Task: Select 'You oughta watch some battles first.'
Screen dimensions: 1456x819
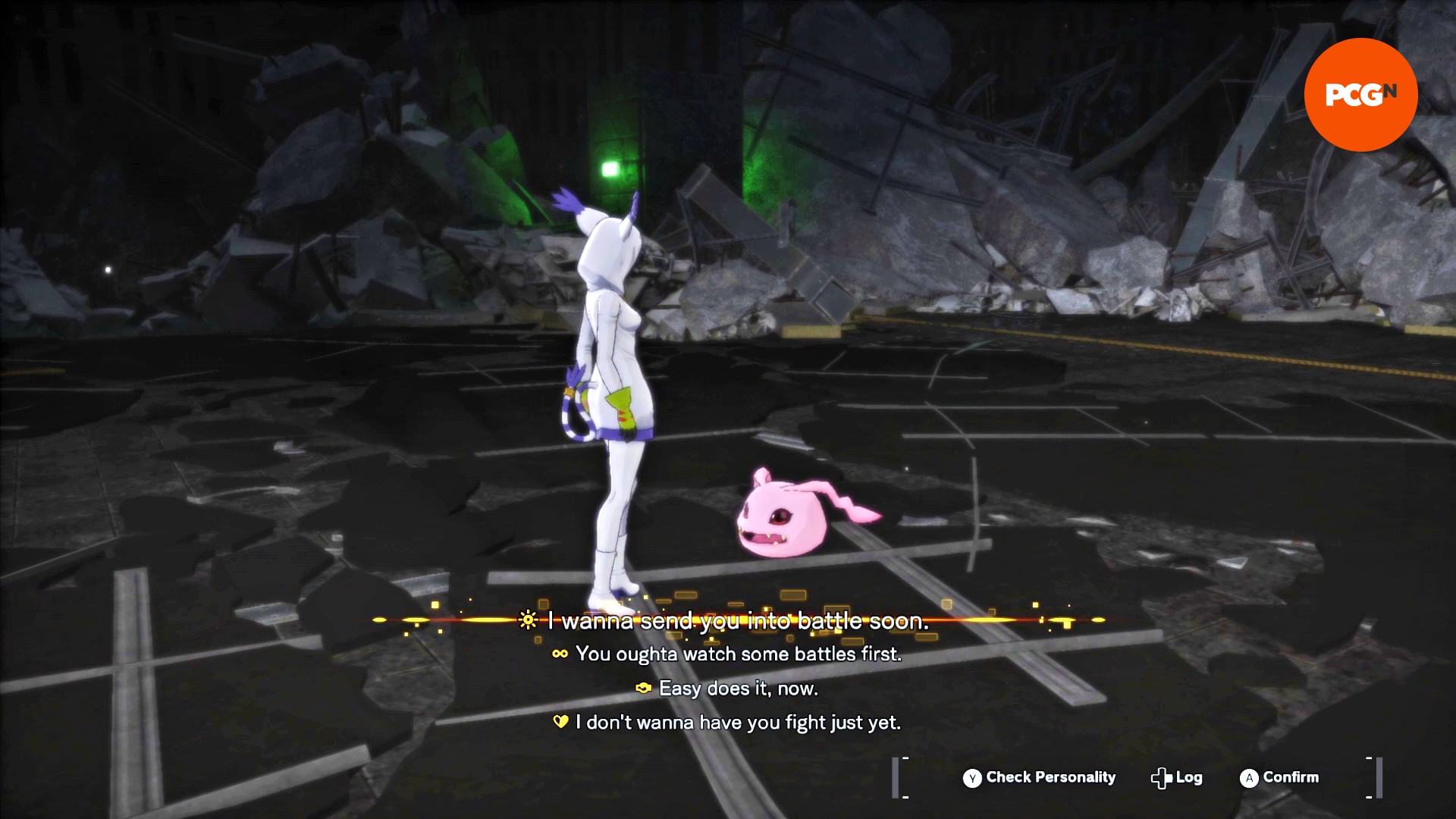Action: (738, 654)
